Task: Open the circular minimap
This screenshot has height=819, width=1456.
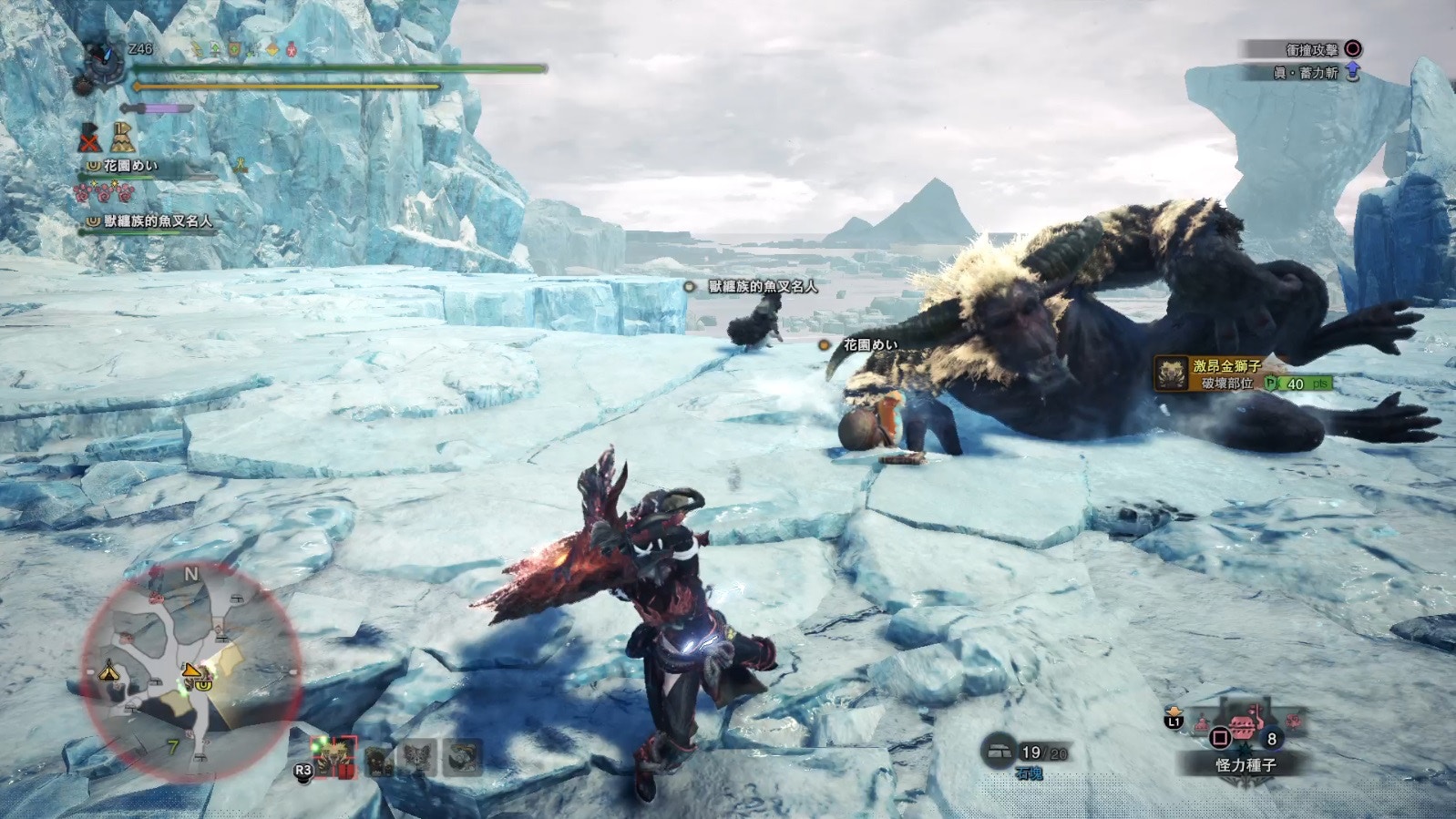Action: pyautogui.click(x=191, y=673)
